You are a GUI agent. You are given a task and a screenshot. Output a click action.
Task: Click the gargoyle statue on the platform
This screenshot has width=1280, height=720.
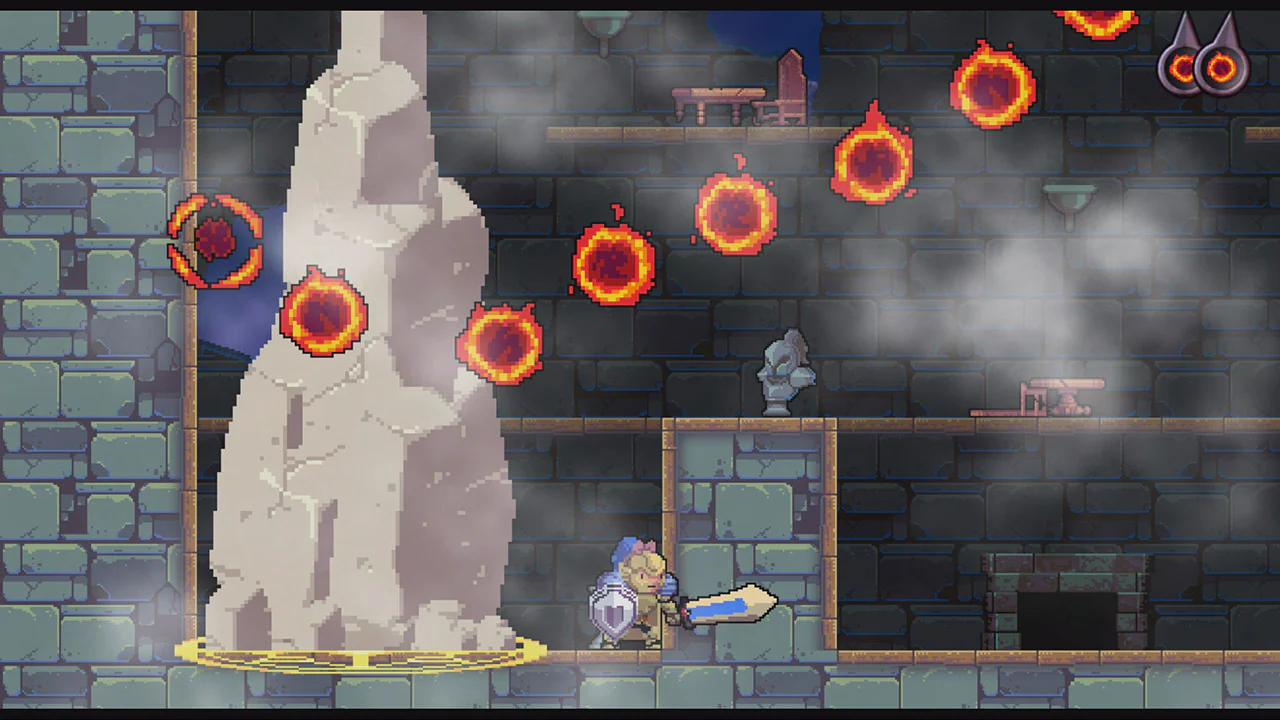pos(787,375)
